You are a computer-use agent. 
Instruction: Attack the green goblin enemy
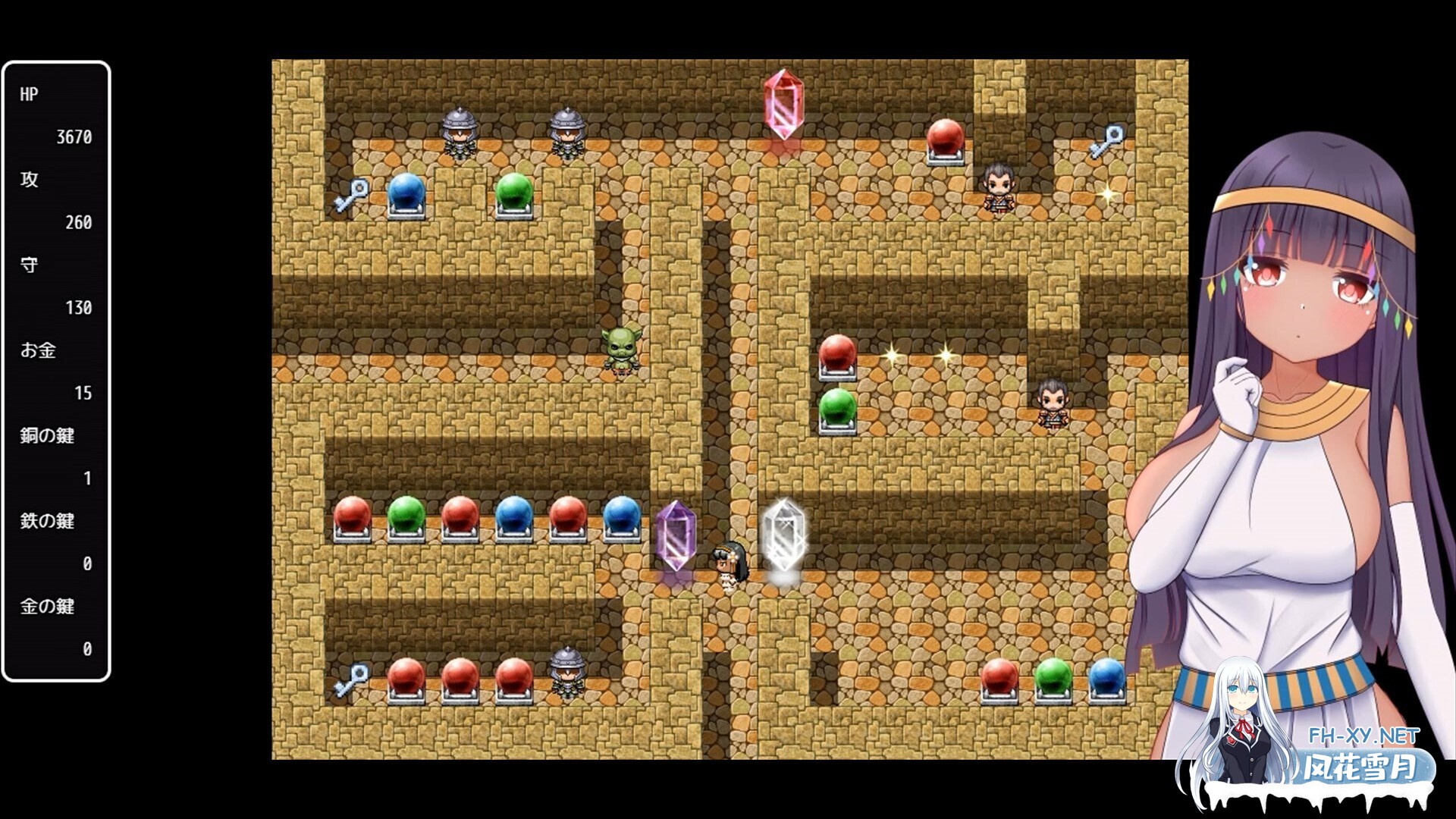pos(622,350)
